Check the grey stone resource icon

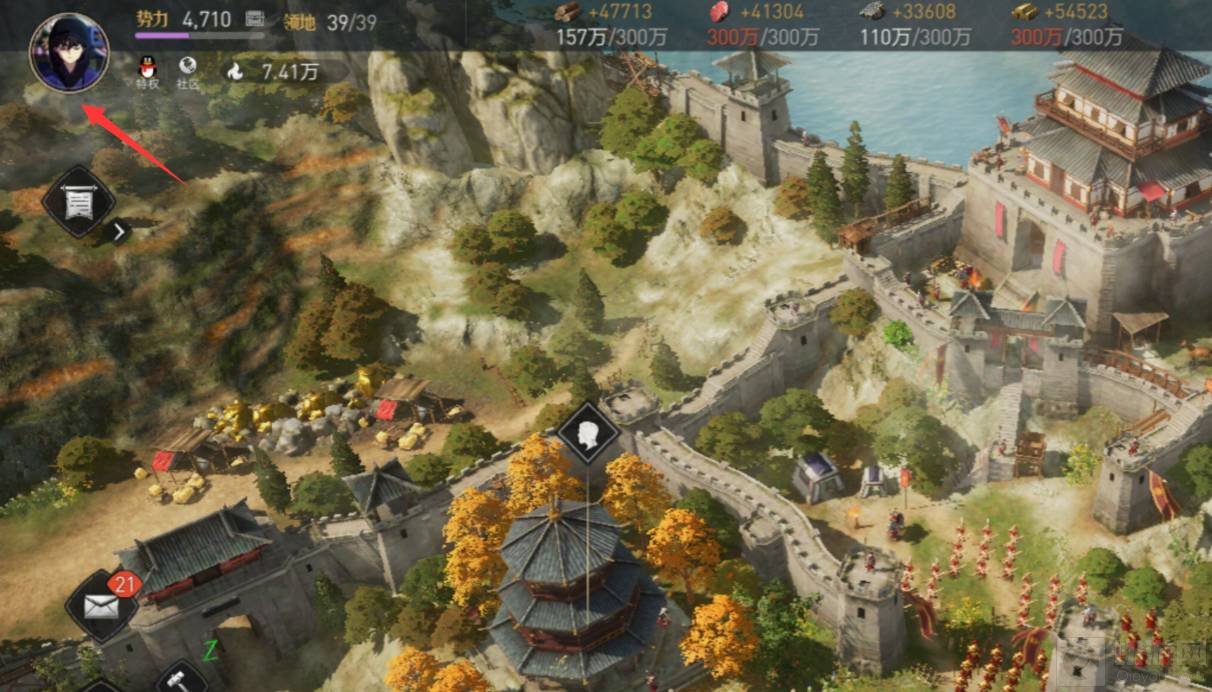click(871, 12)
